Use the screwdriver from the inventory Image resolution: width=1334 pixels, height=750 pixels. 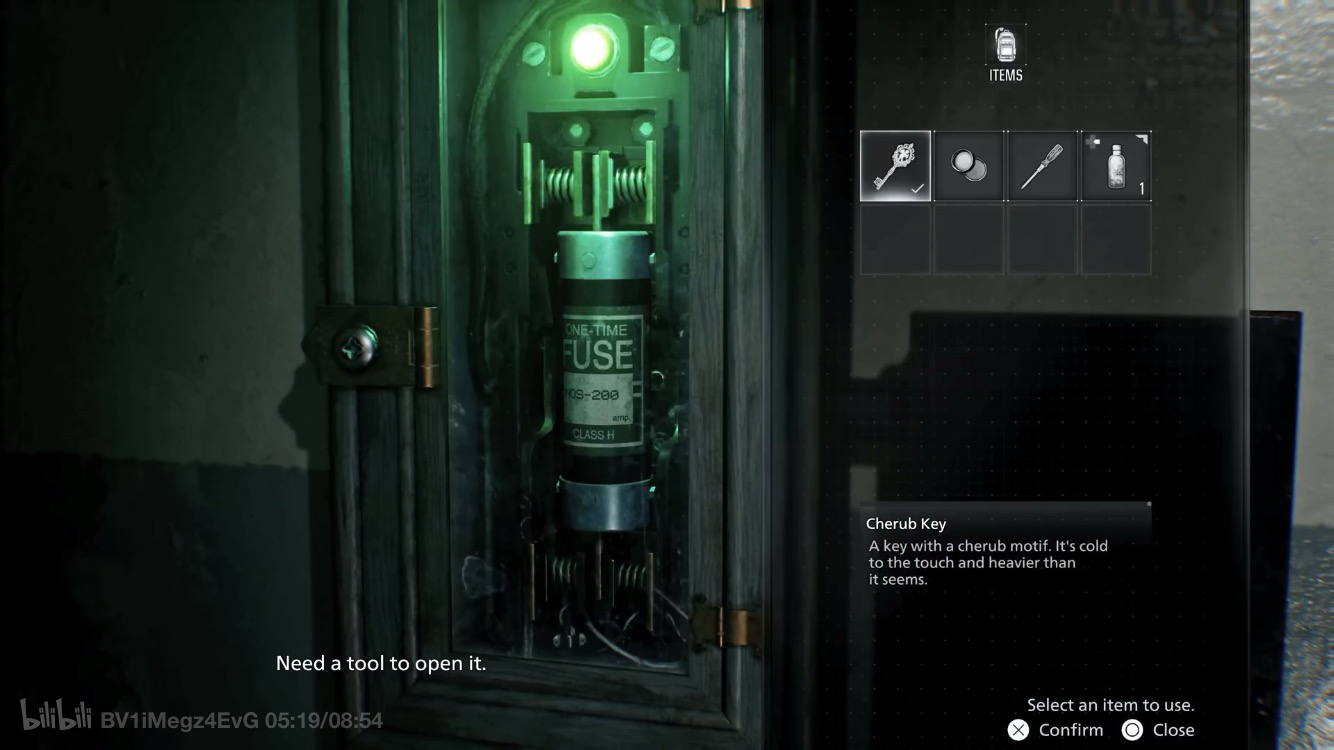(x=1042, y=166)
